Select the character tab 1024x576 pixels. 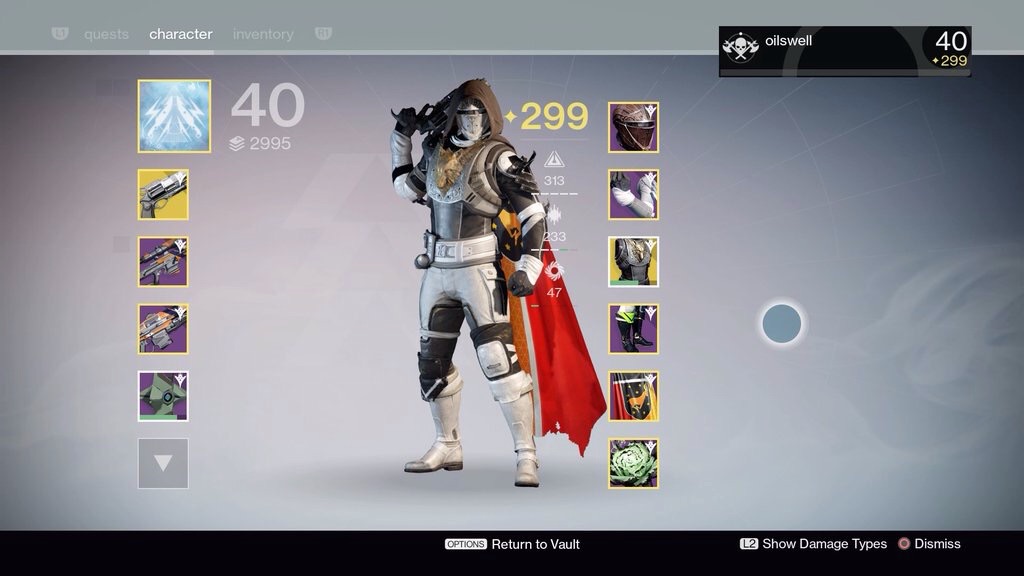point(181,34)
